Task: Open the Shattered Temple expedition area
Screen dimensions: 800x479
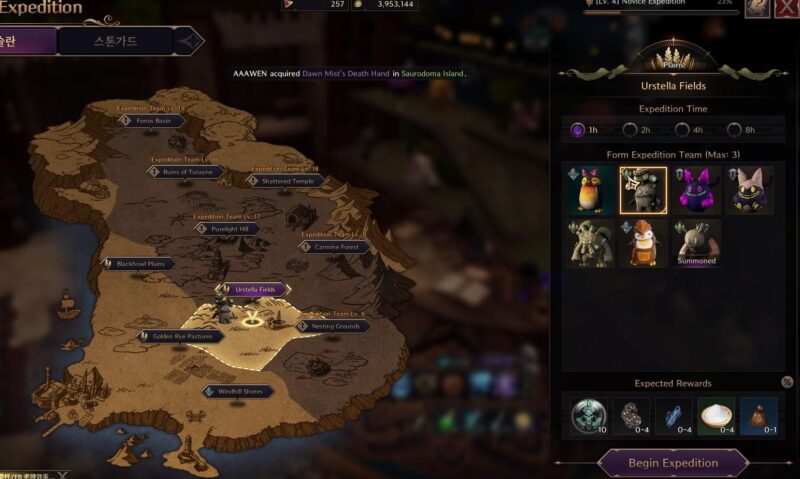Action: pyautogui.click(x=286, y=181)
